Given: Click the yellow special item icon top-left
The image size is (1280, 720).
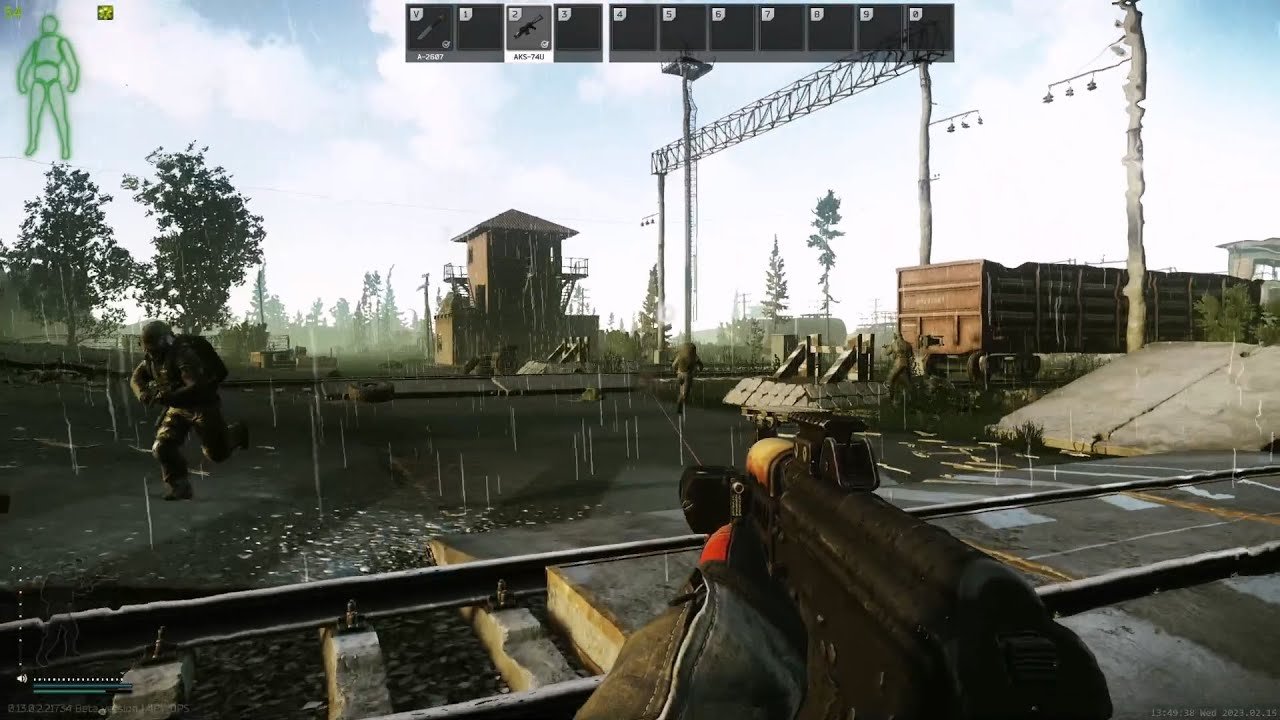Looking at the screenshot, I should pyautogui.click(x=104, y=13).
